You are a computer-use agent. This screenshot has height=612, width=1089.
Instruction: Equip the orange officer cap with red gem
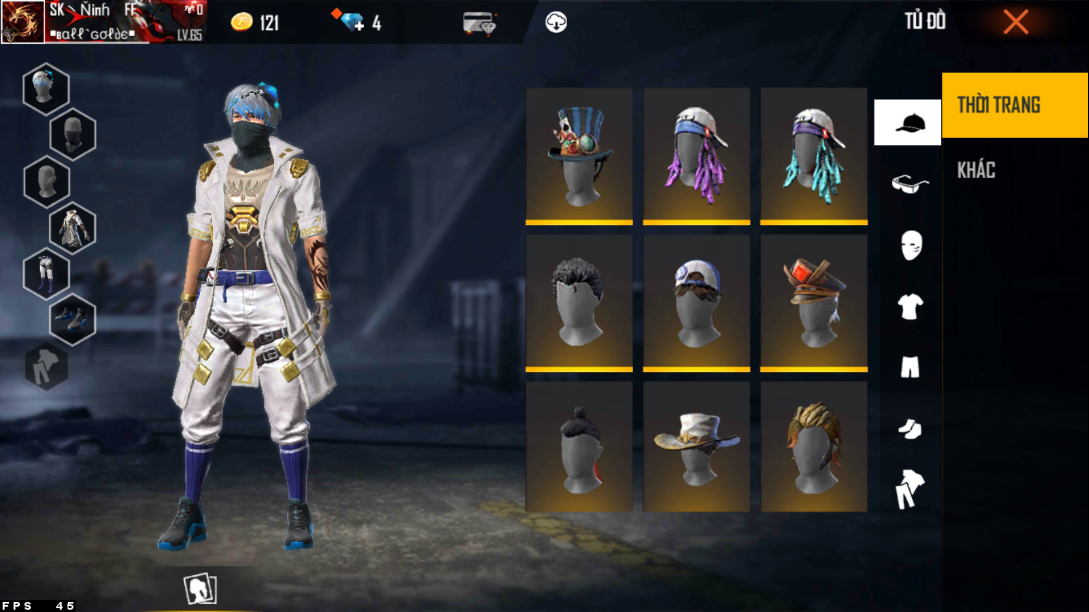pos(813,301)
